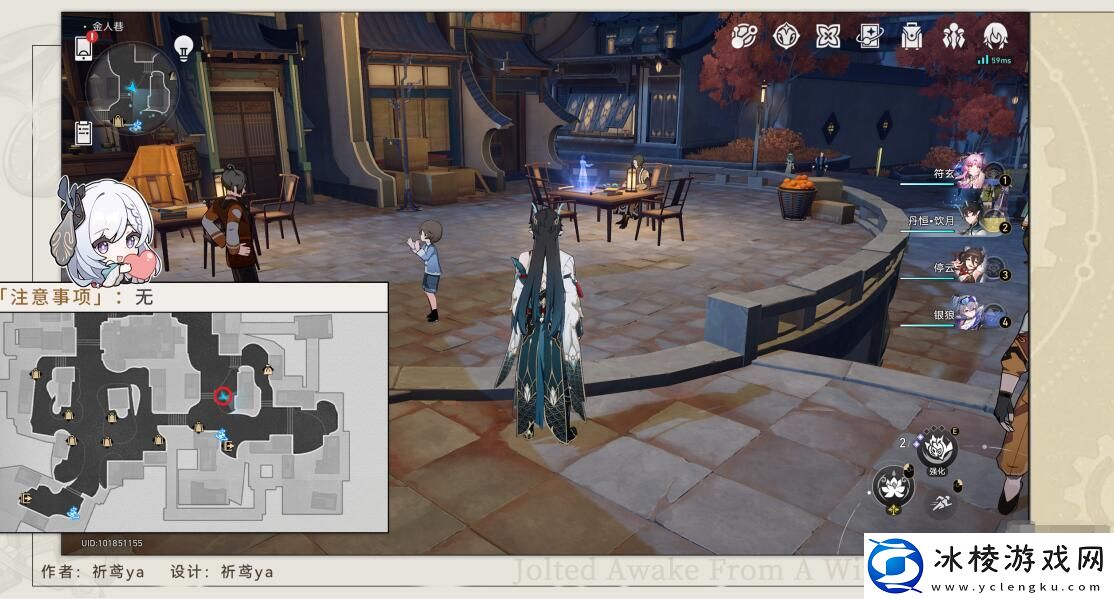Image resolution: width=1114 pixels, height=599 pixels.
Task: Click the 冰棱游戏网 site logo watermark
Action: coord(986,565)
